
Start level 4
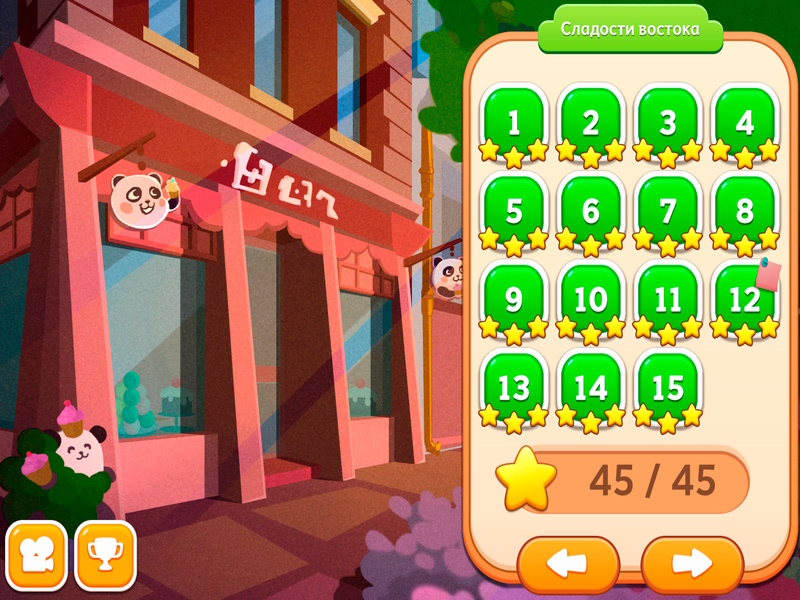745,123
